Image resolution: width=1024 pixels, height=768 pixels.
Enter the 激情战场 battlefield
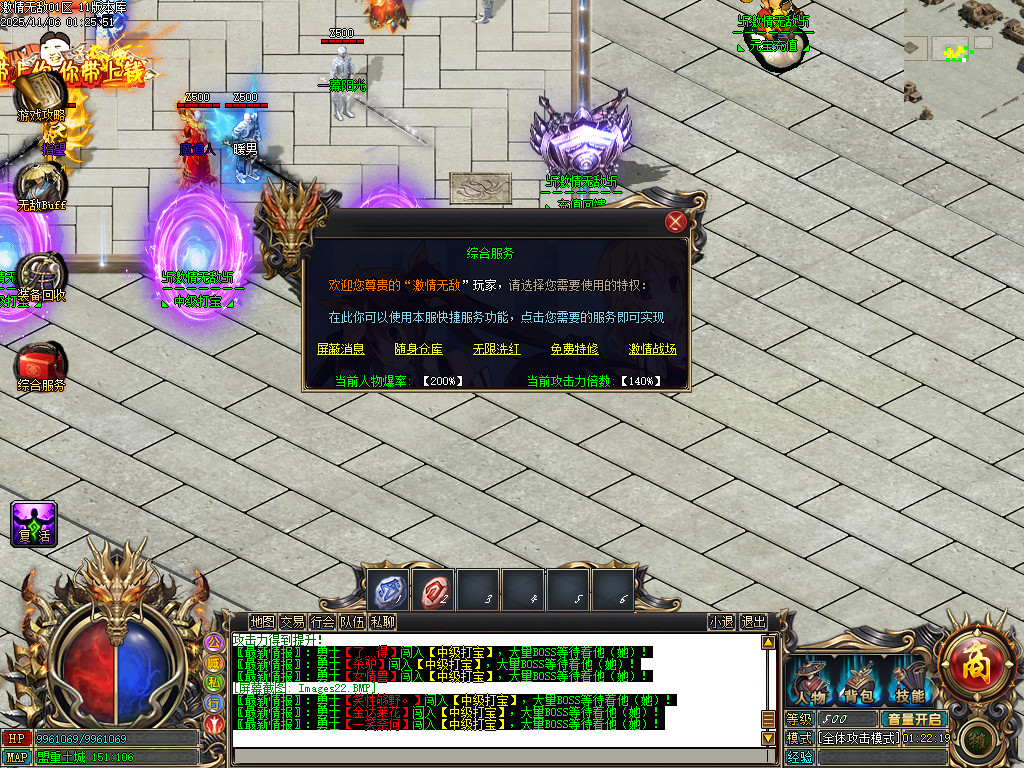653,349
